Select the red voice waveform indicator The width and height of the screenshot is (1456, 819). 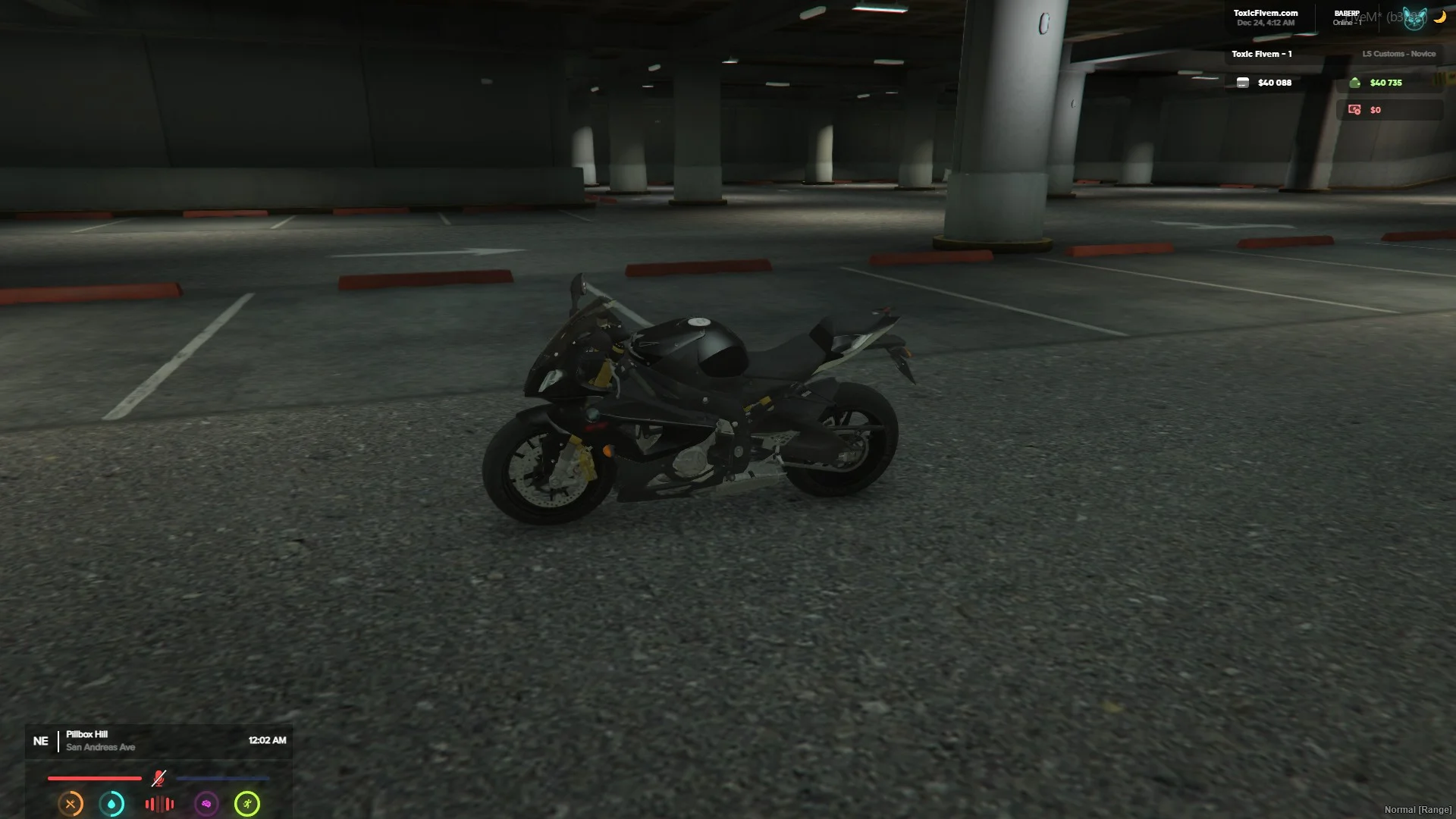pyautogui.click(x=159, y=804)
